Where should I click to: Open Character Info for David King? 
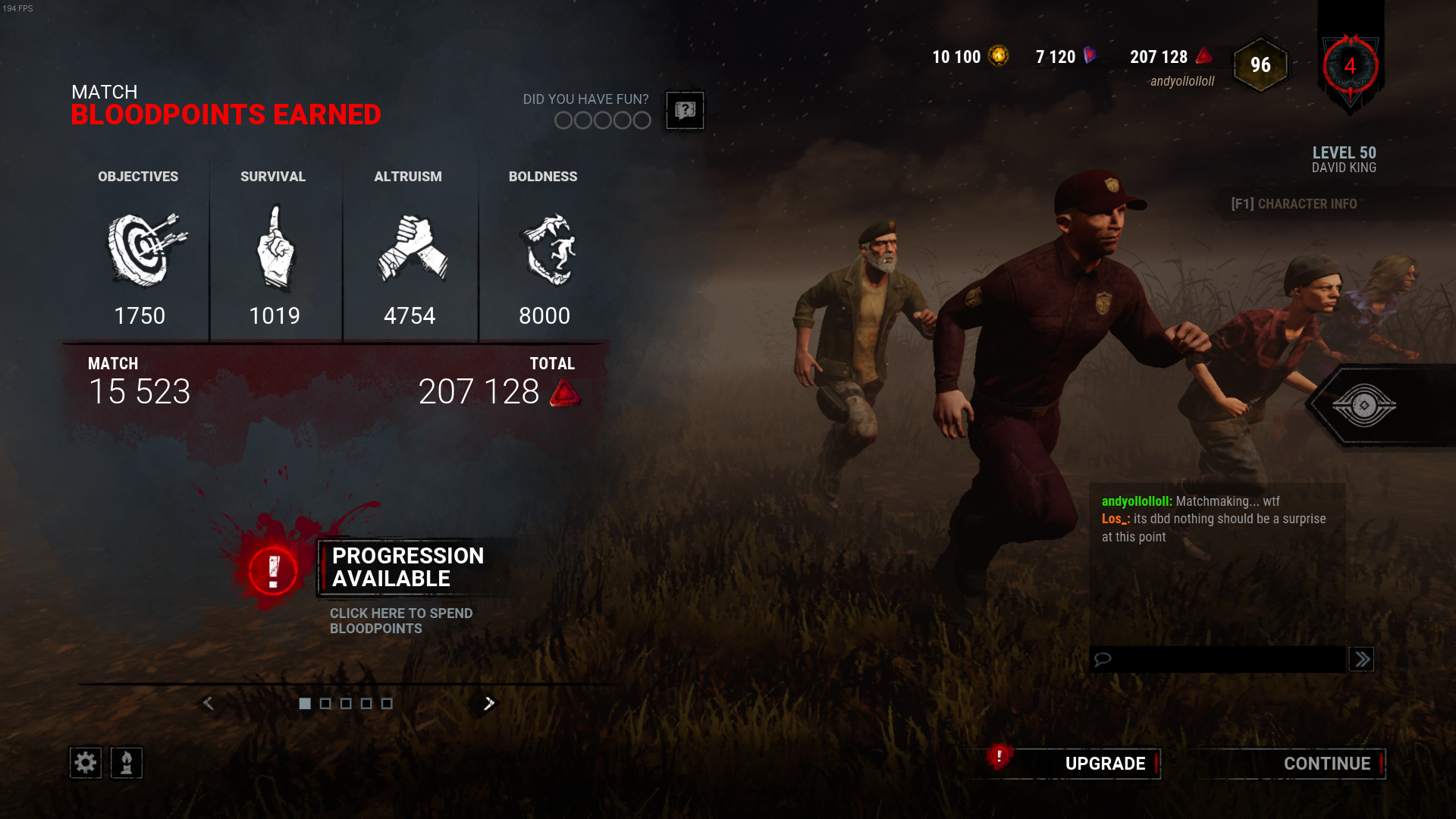pos(1294,203)
